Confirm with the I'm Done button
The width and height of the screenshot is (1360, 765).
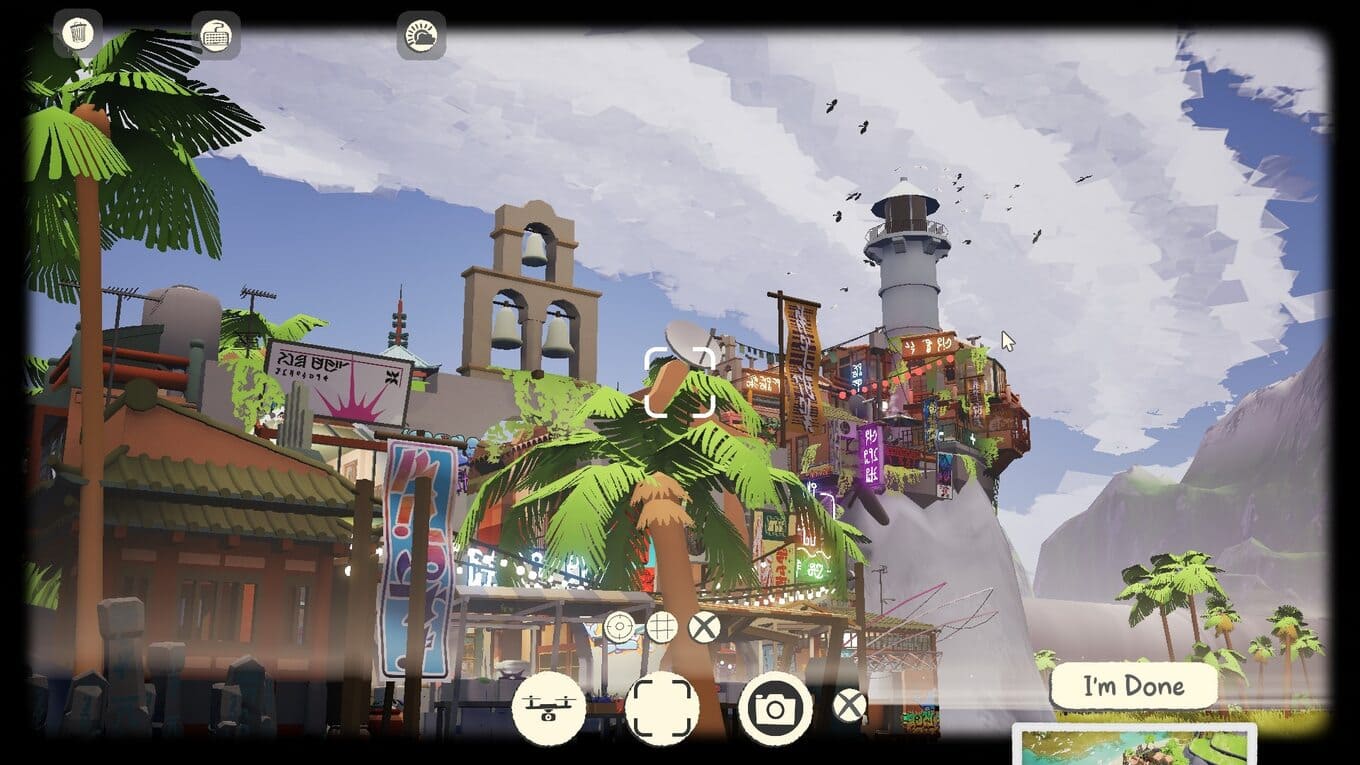[1134, 686]
